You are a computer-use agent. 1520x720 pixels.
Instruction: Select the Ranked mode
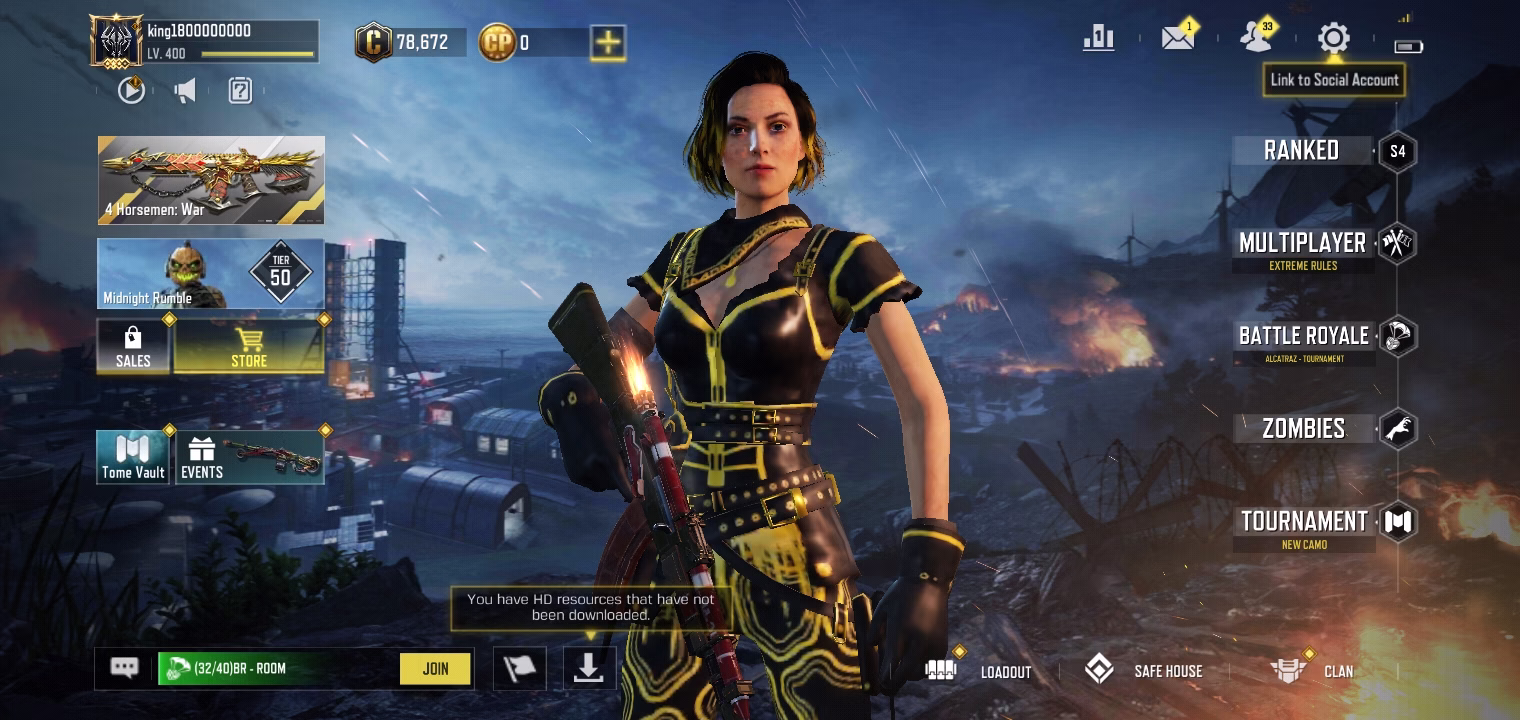coord(1301,151)
